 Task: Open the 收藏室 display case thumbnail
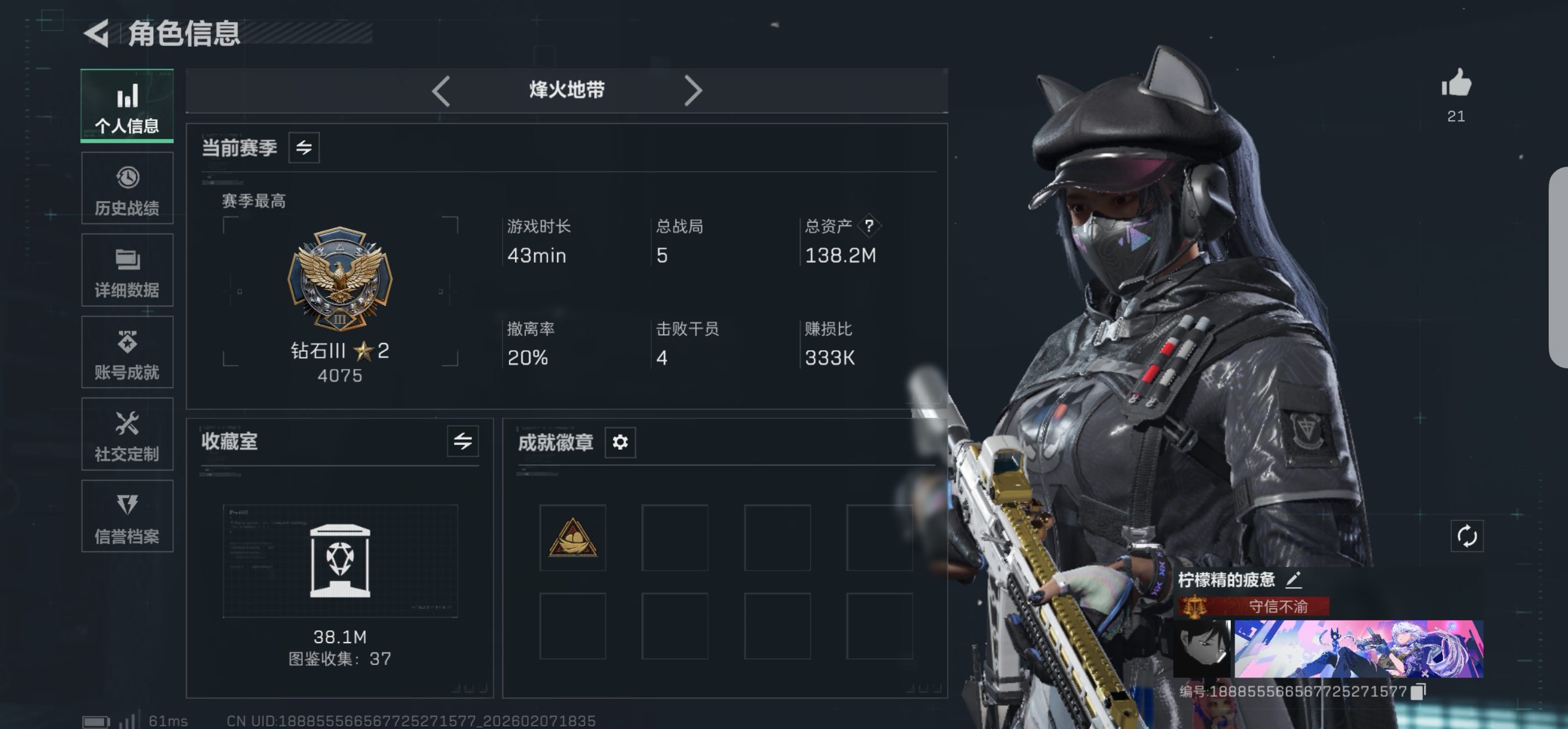[339, 560]
